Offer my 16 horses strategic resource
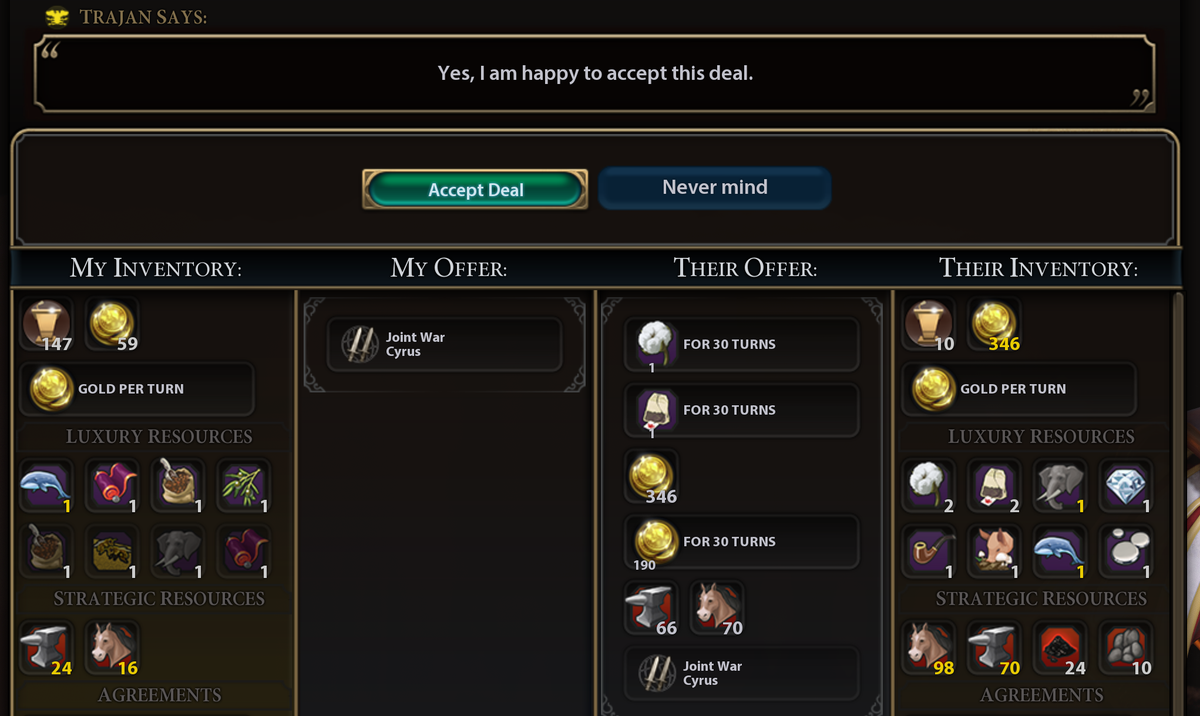Viewport: 1200px width, 716px height. [x=113, y=647]
